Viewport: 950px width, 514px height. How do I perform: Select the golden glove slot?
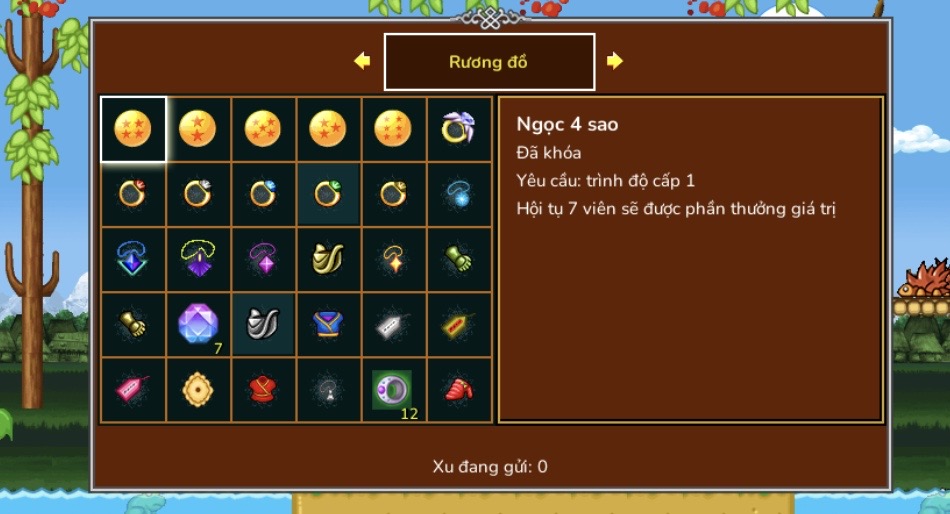133,324
